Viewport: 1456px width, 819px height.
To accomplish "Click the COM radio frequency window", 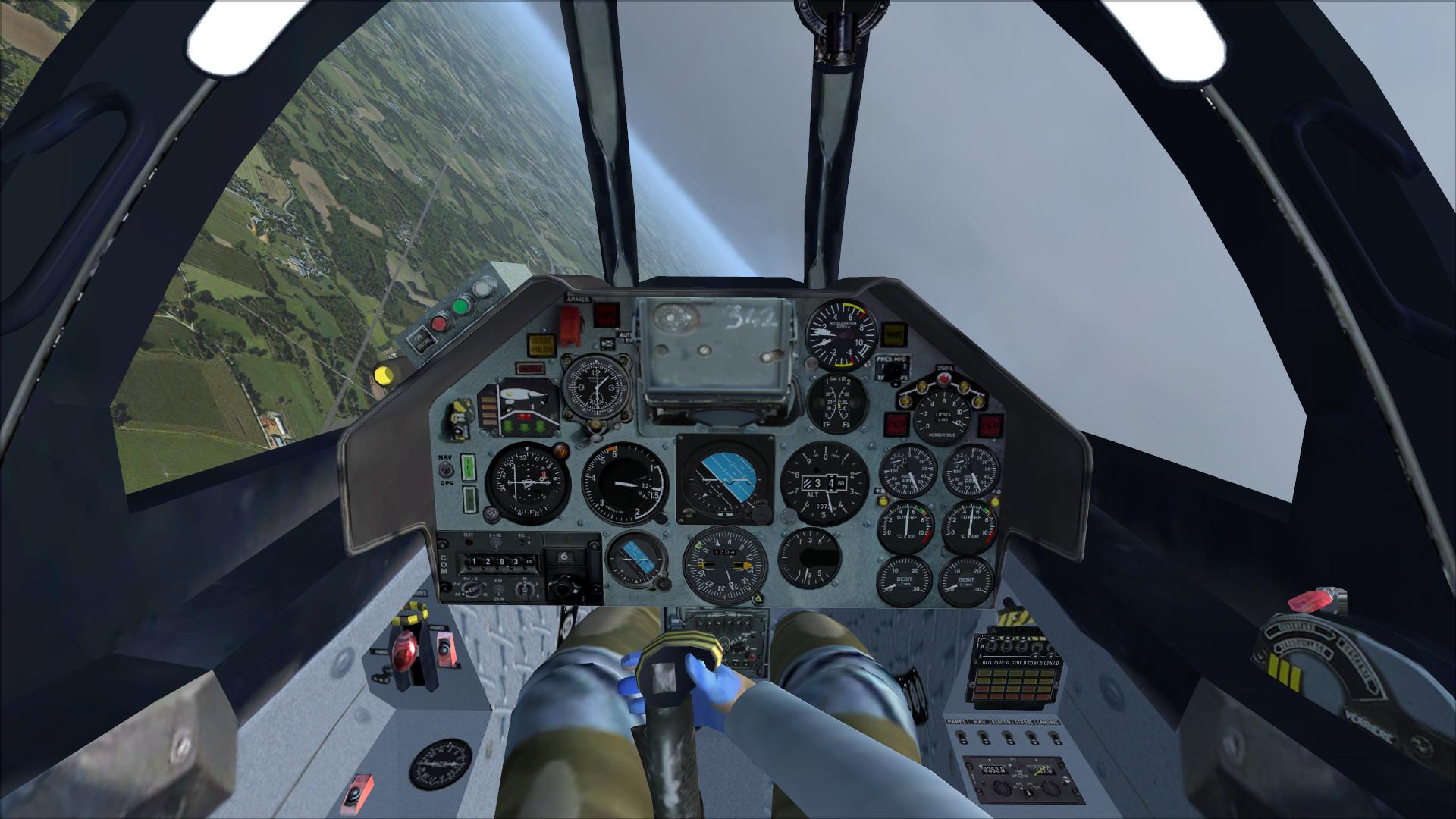I will (497, 562).
